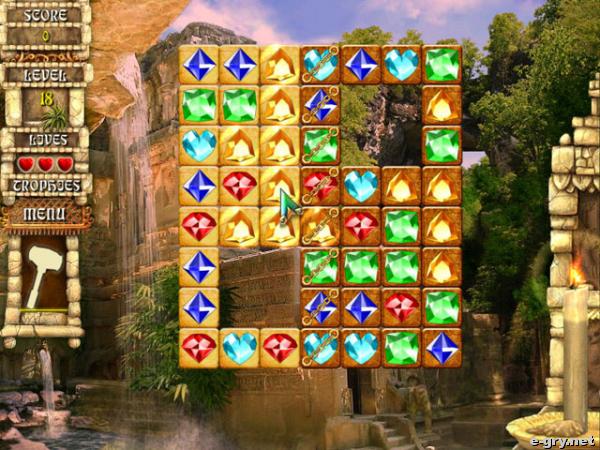Select the chained red ruby tile

click(320, 186)
